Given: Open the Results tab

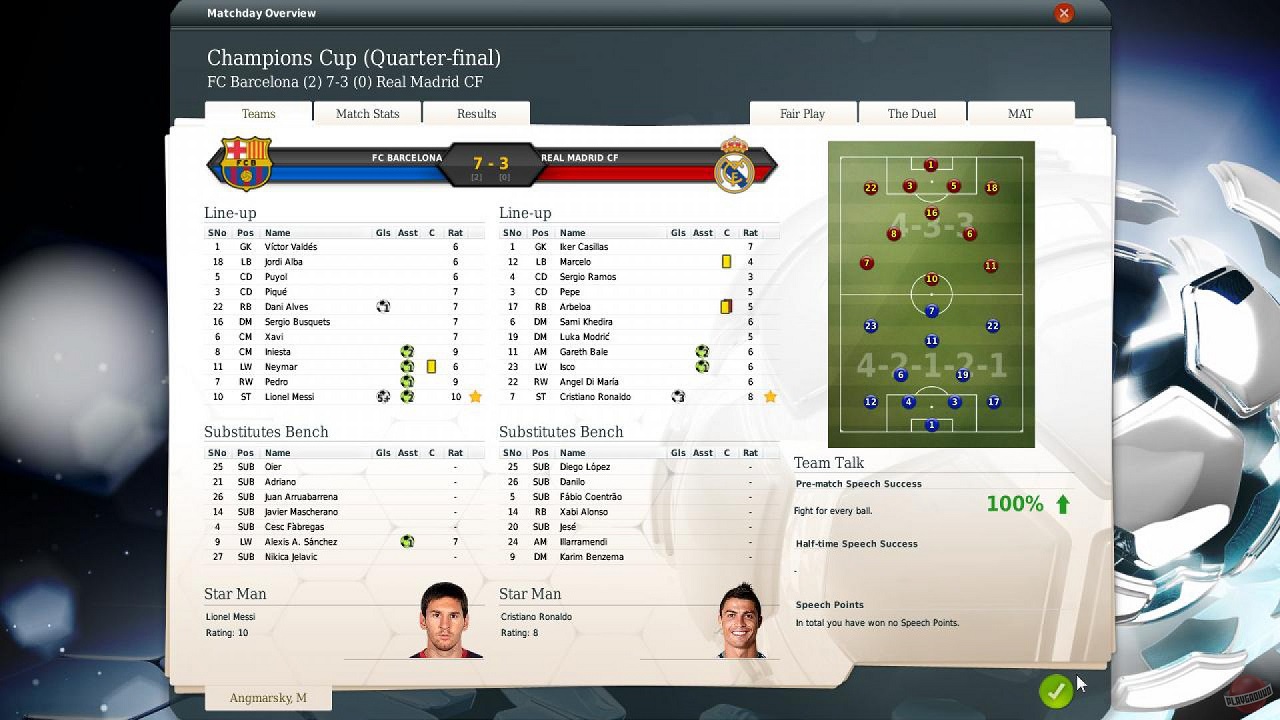Looking at the screenshot, I should click(x=476, y=114).
